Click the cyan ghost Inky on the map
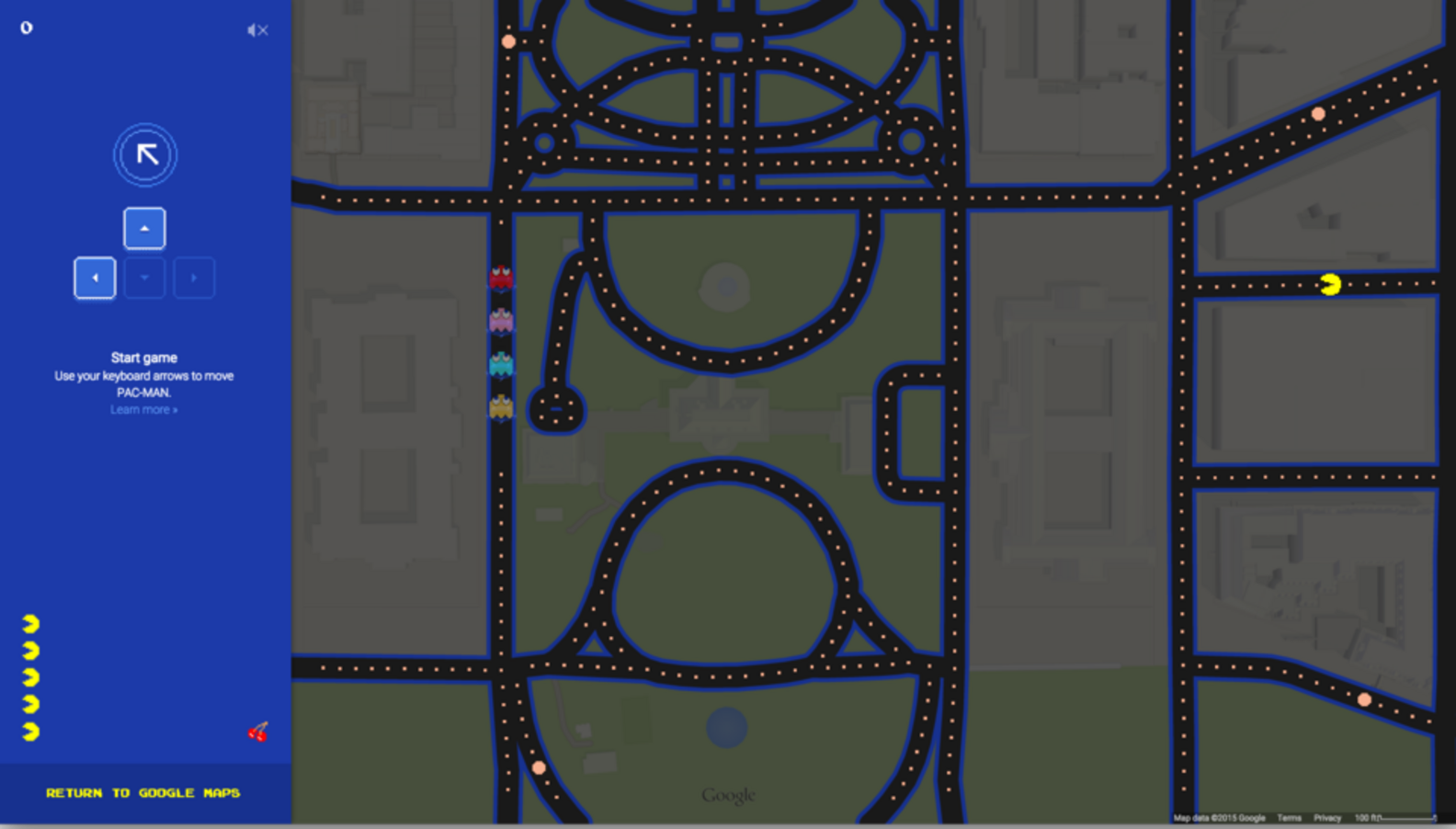The image size is (1456, 829). pos(501,363)
